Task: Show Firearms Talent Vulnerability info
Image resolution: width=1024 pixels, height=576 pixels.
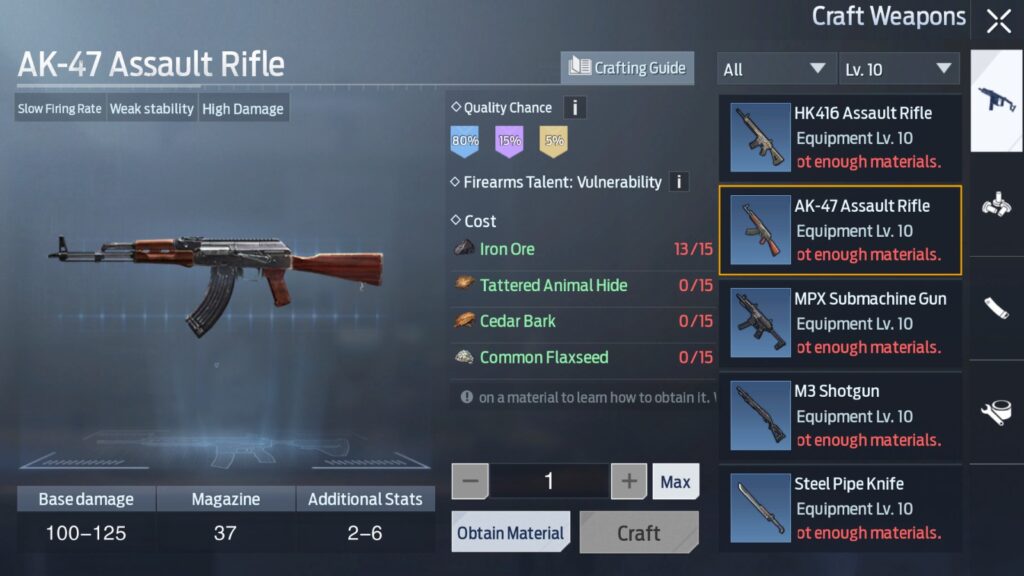Action: tap(679, 182)
